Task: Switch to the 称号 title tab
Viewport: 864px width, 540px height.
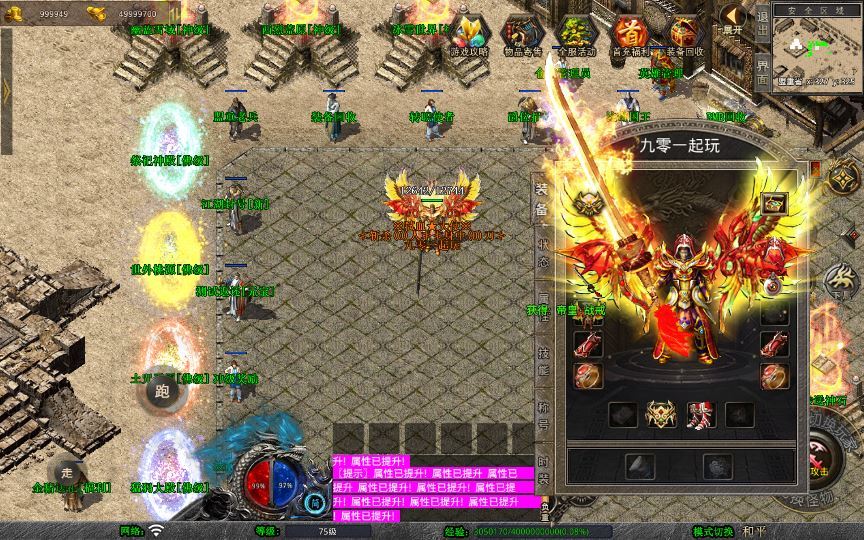Action: click(541, 416)
